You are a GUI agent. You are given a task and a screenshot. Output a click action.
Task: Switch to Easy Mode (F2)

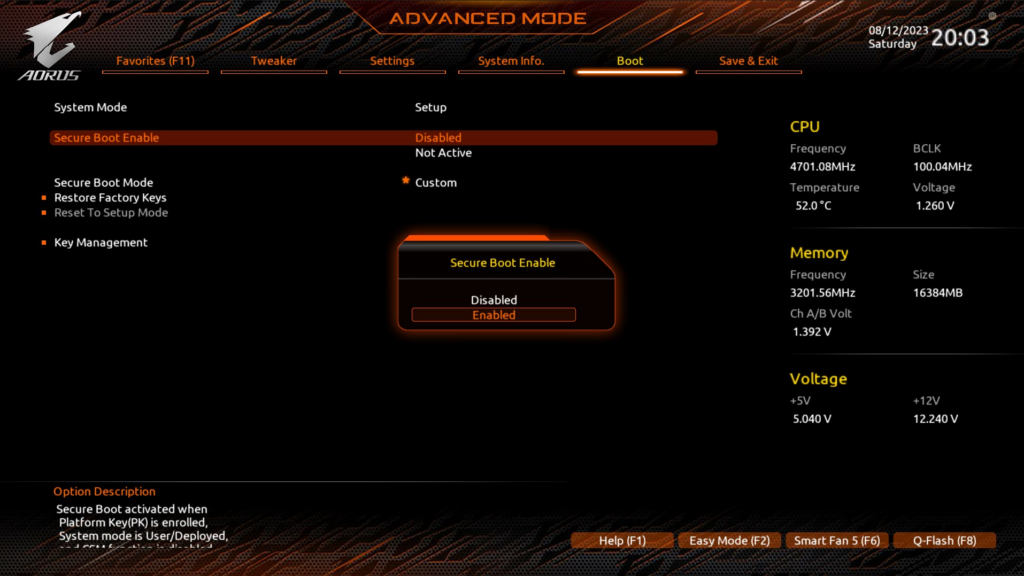pos(730,541)
